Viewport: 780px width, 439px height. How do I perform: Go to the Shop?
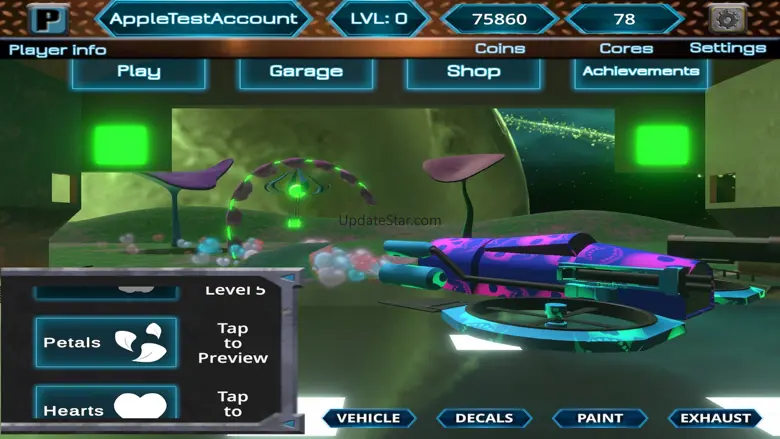coord(473,72)
